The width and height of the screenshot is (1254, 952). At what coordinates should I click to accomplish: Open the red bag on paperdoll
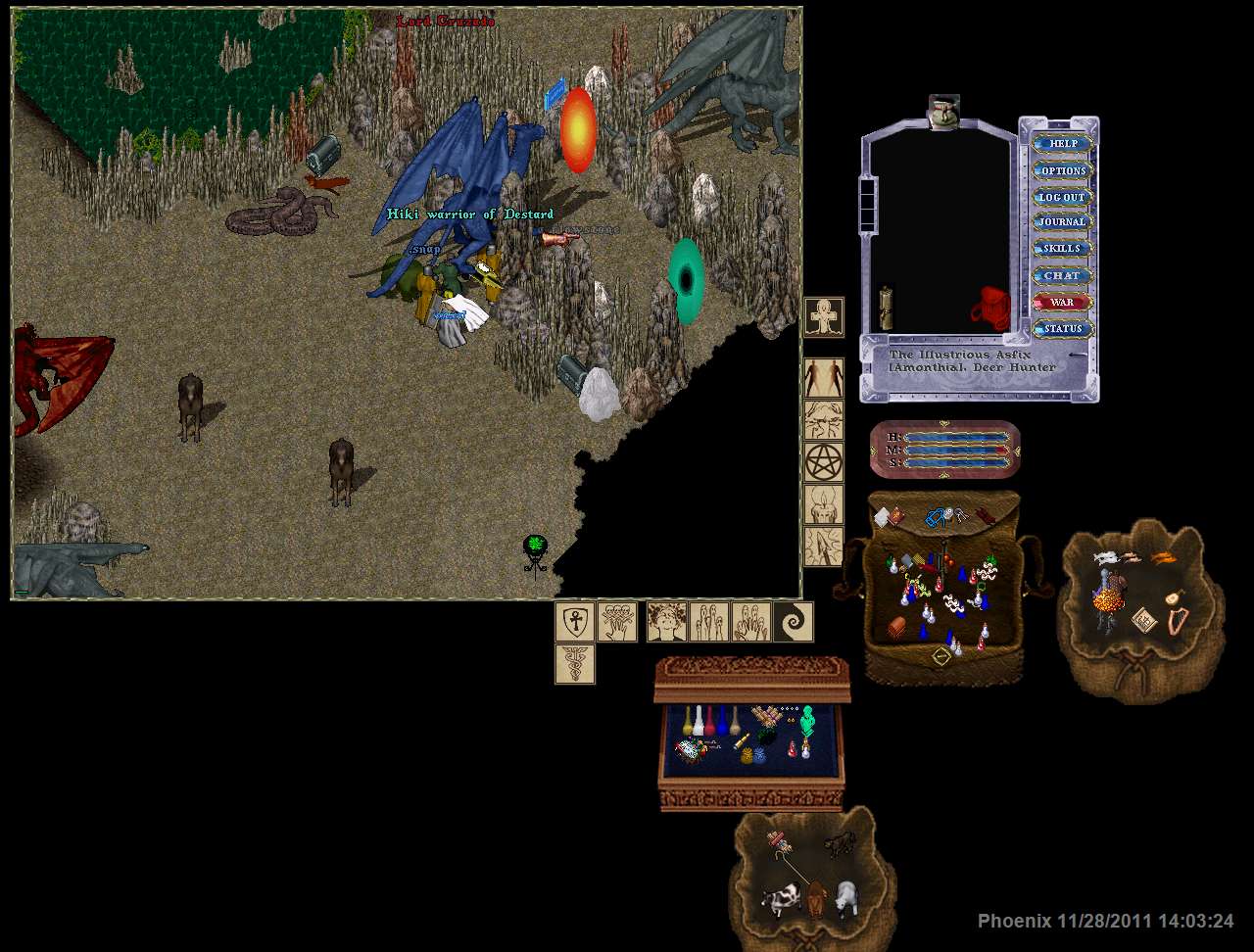pos(991,309)
